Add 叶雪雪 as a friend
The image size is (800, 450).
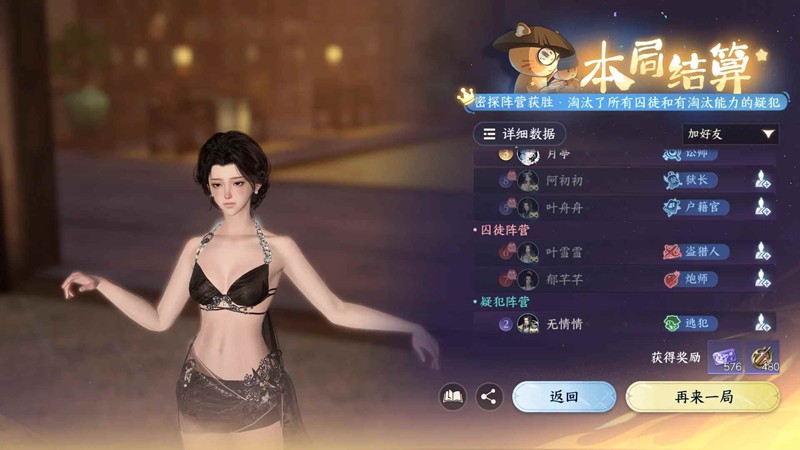(761, 252)
